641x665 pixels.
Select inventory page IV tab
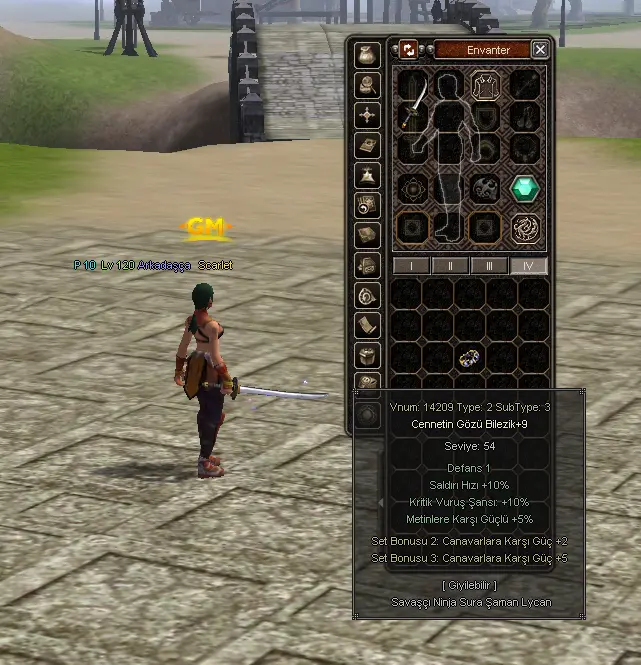527,266
